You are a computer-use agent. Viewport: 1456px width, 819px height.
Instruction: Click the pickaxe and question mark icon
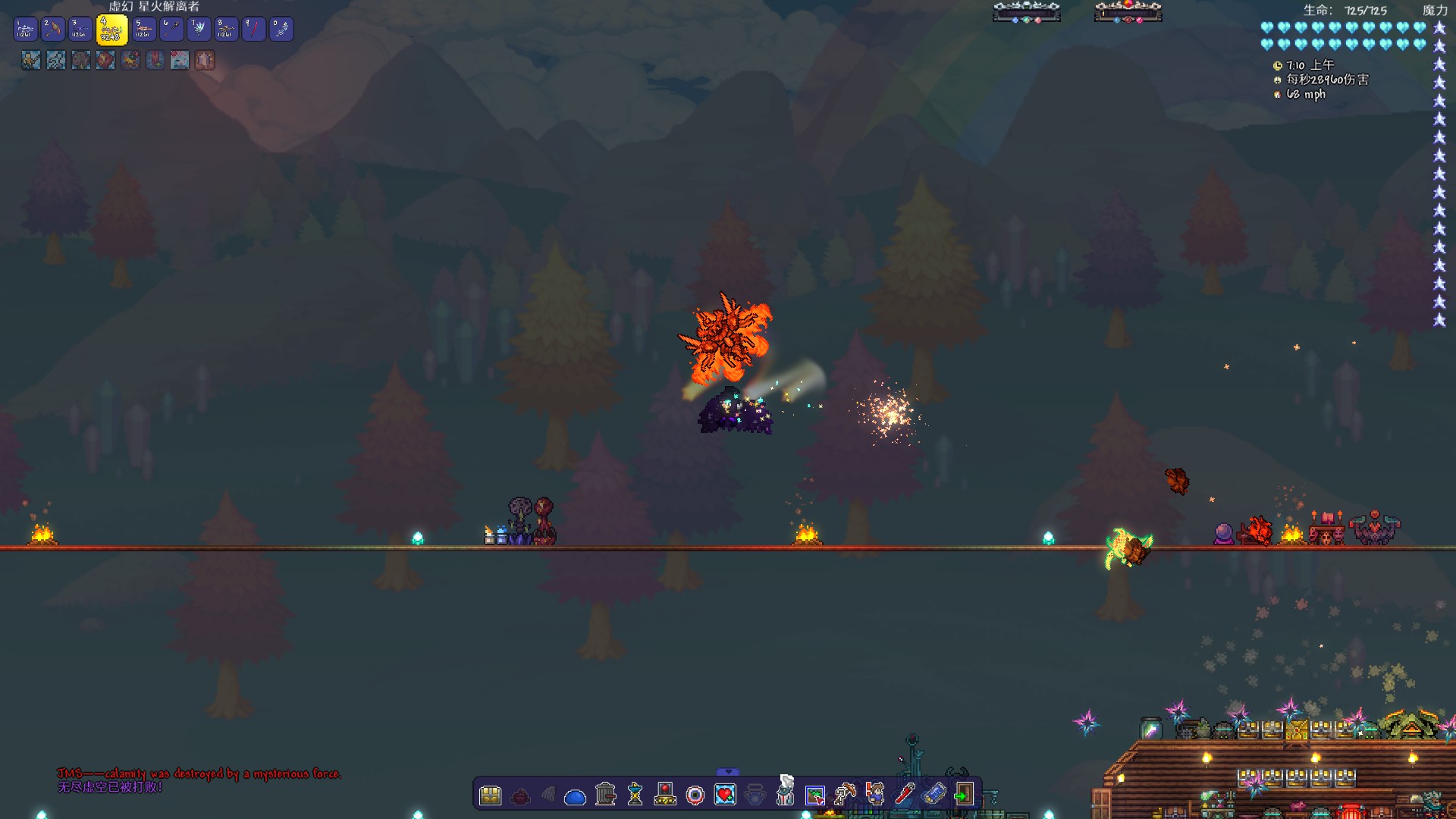coord(844,794)
